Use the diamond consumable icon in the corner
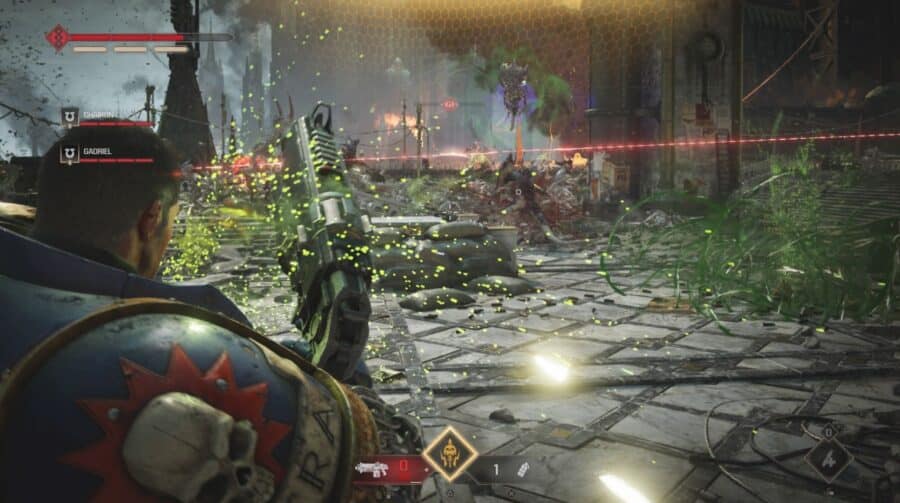Viewport: 900px width, 503px height. [829, 460]
